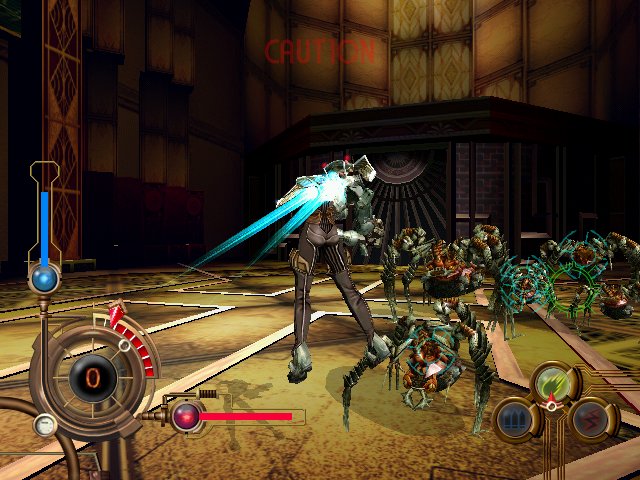Select the green claw slash weapon icon

[x=551, y=382]
